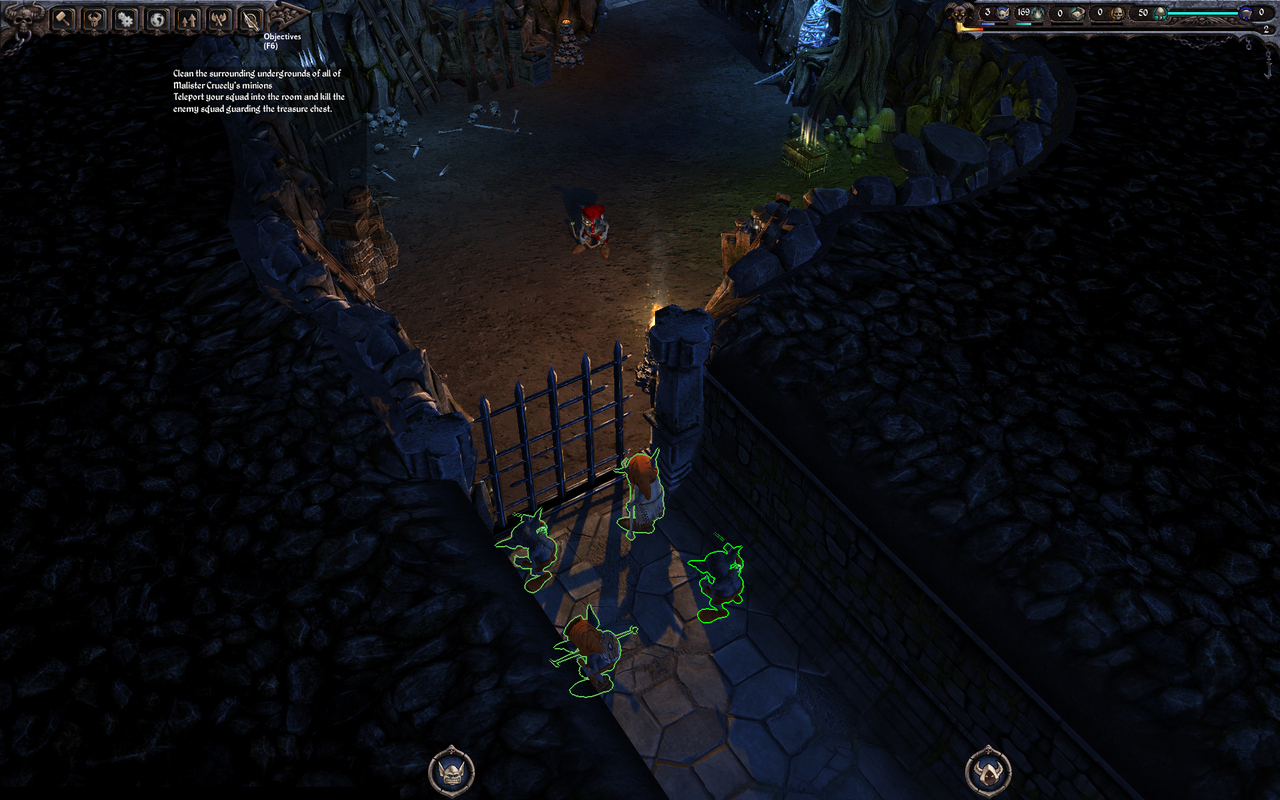This screenshot has height=800, width=1280.
Task: Open the Objectives panel button
Action: (x=251, y=18)
